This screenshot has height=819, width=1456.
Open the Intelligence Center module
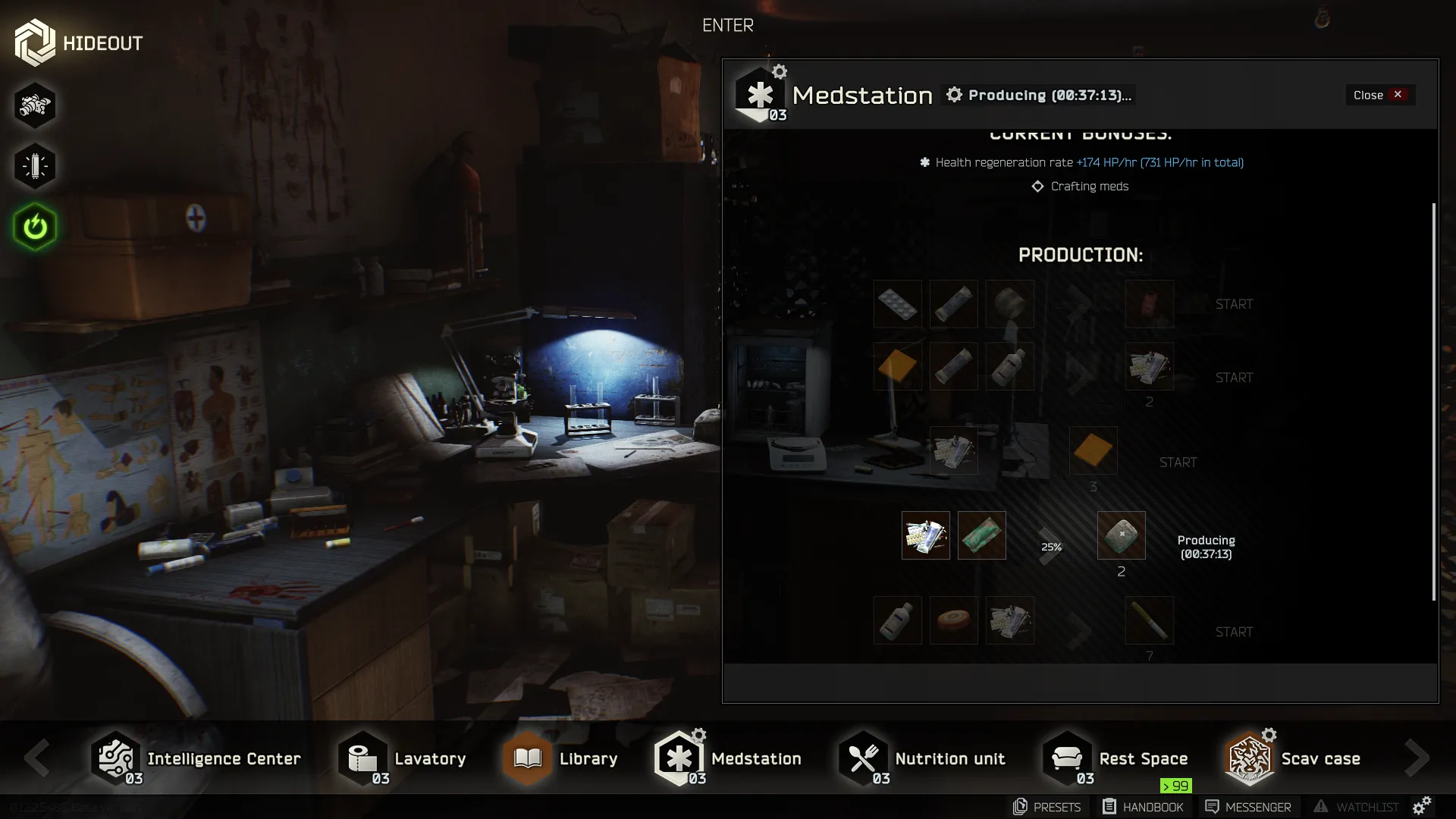[196, 758]
